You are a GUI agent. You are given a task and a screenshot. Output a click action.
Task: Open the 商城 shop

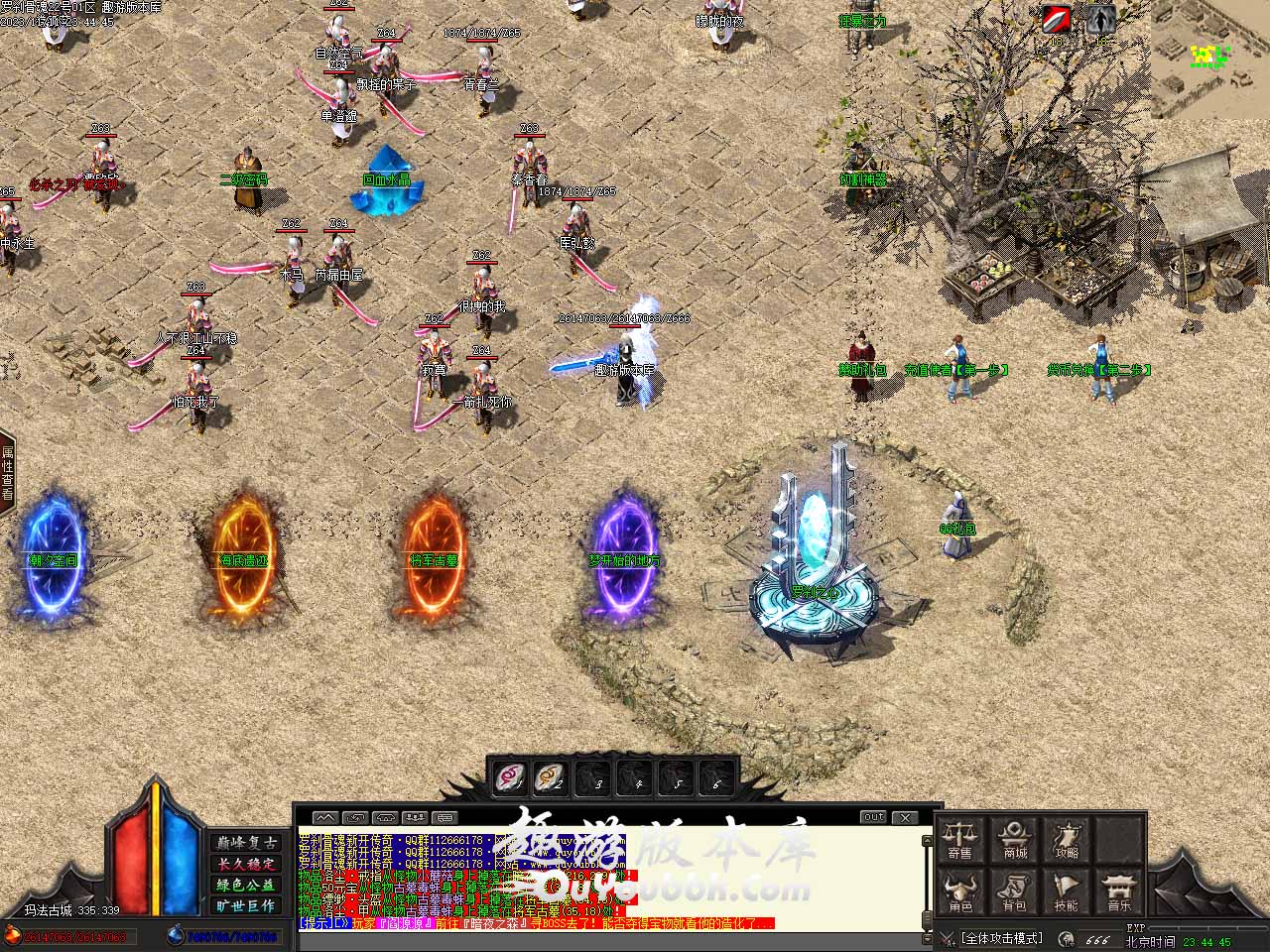(x=1014, y=839)
